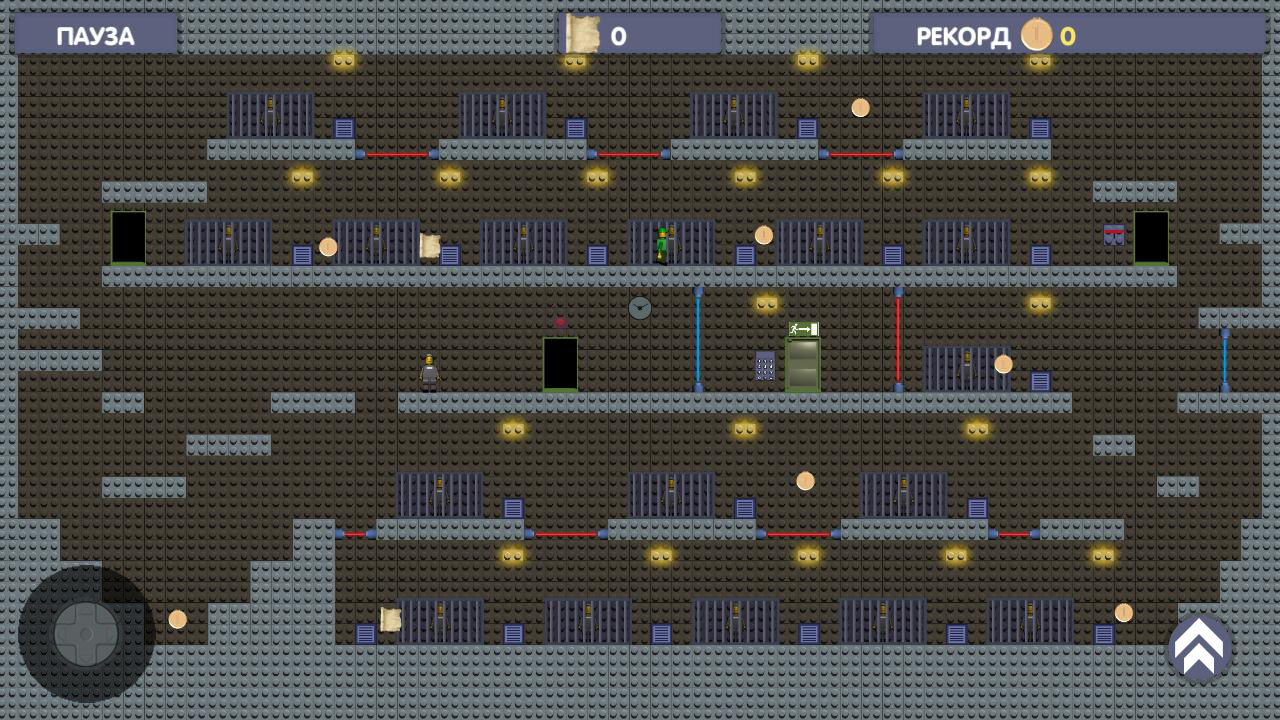The image size is (1280, 720).
Task: Enter the dark doorway on the left ledge
Action: pos(128,237)
